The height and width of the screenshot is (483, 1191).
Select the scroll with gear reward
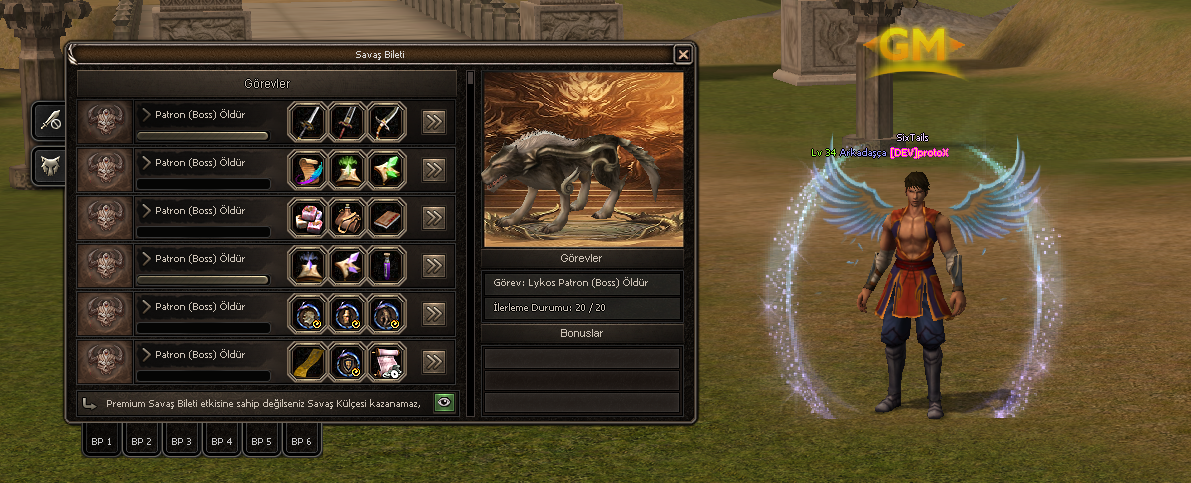(x=387, y=361)
